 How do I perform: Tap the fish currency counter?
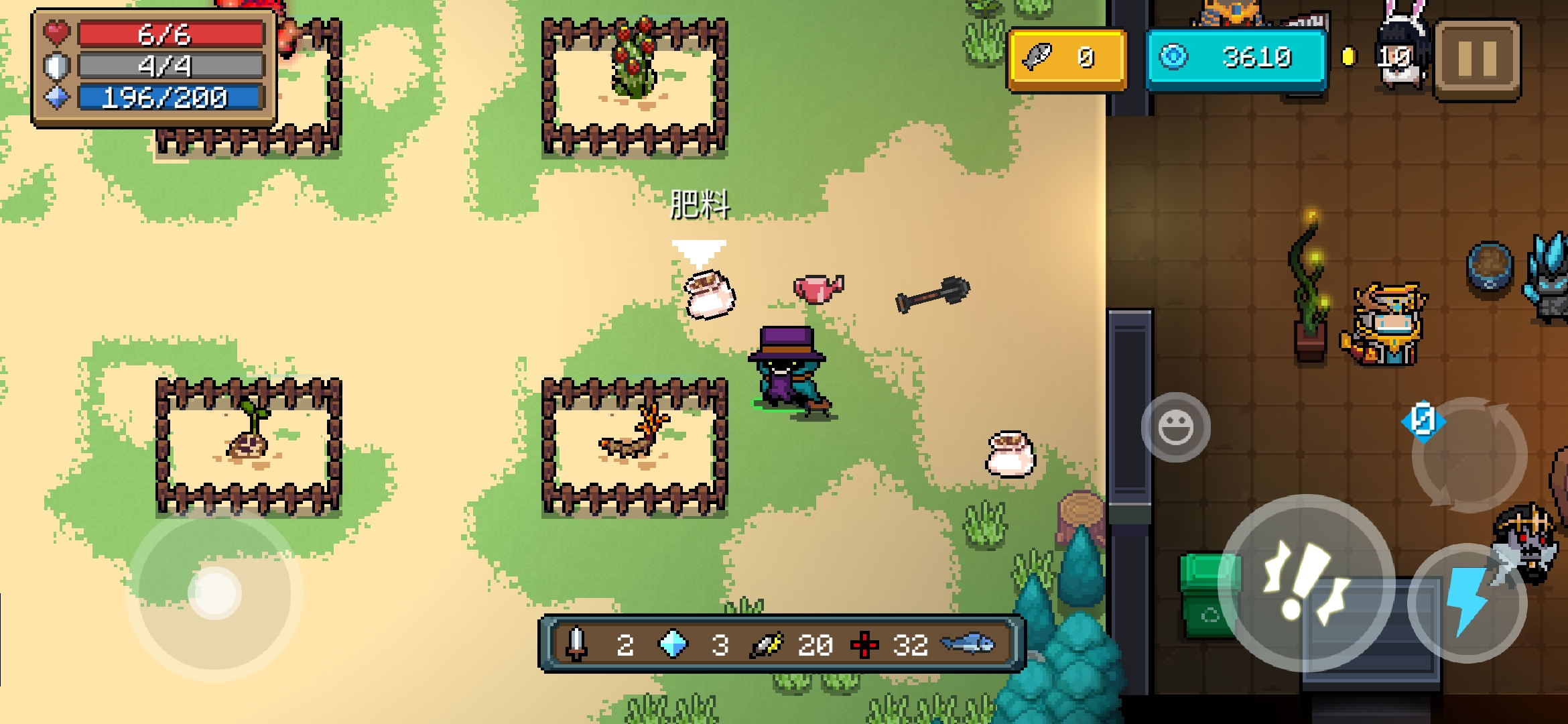[x=1067, y=59]
